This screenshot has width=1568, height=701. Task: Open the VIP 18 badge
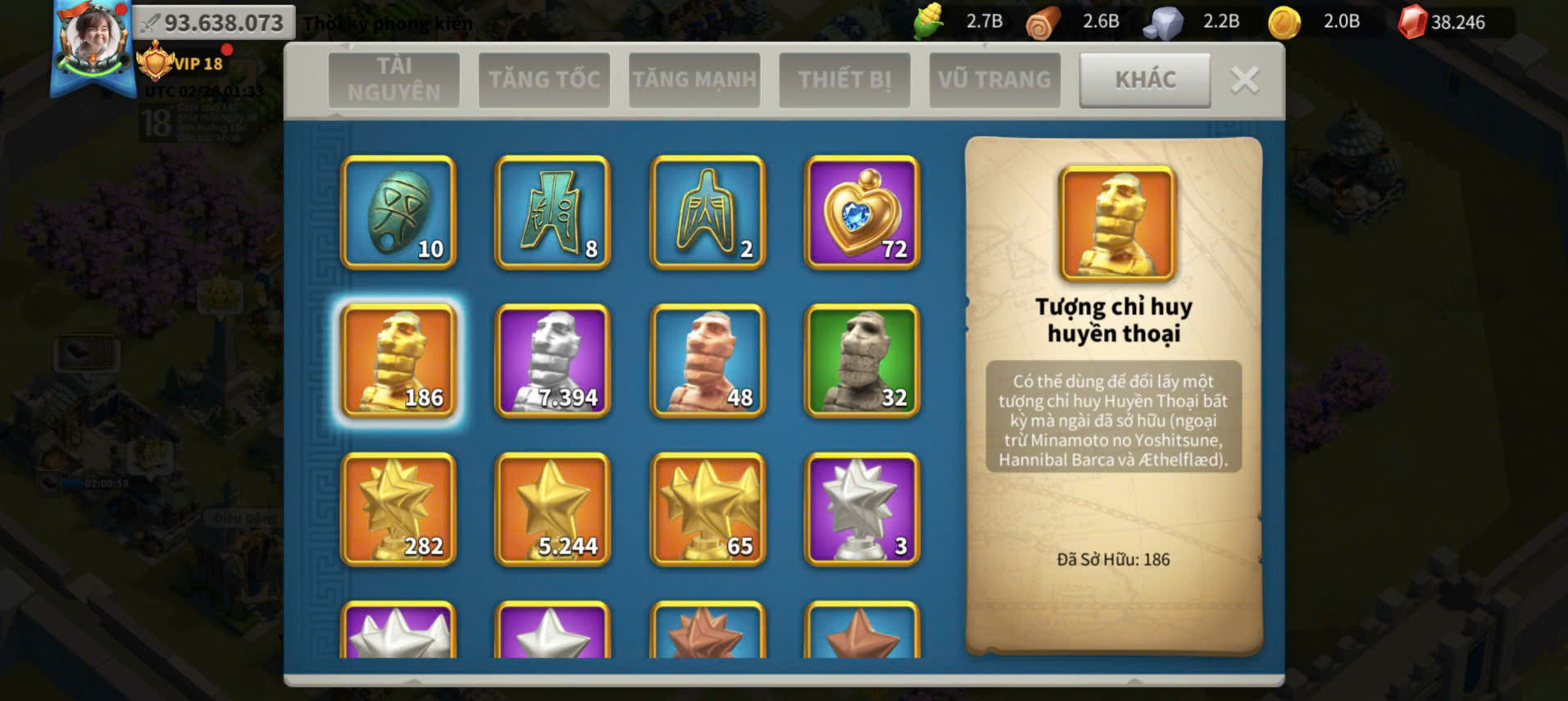tap(182, 63)
